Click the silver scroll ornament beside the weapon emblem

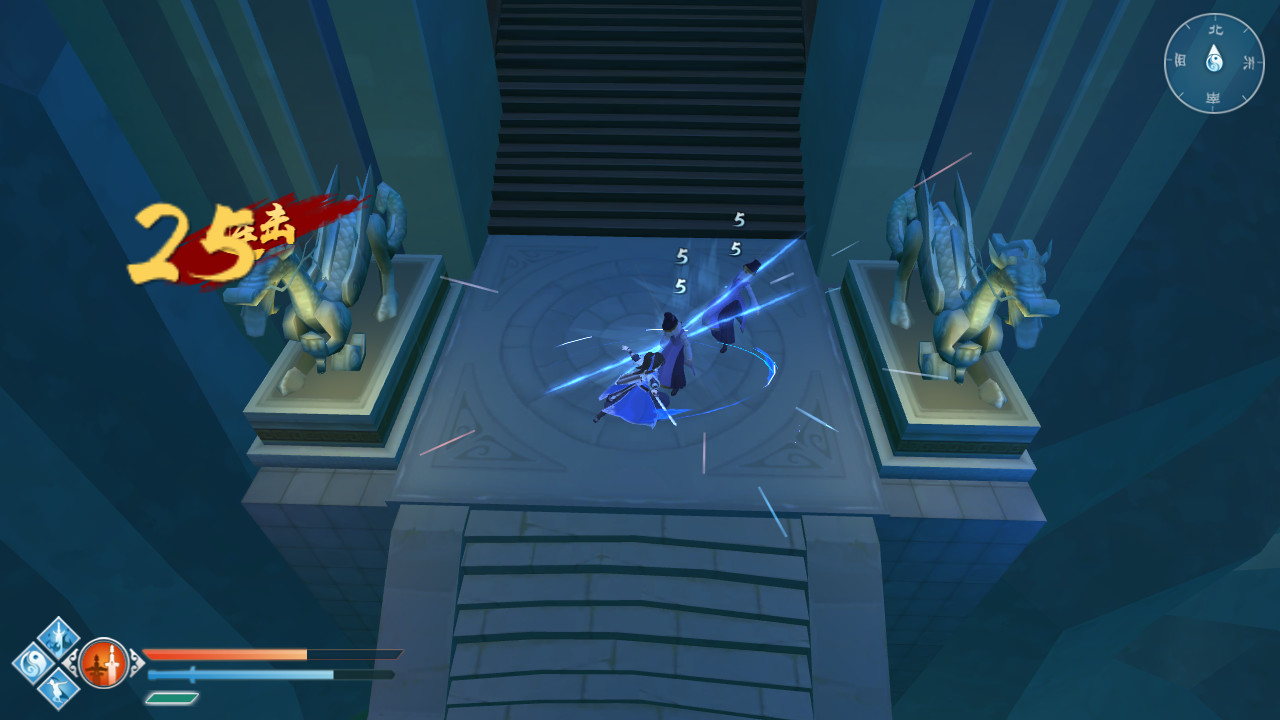[x=136, y=664]
